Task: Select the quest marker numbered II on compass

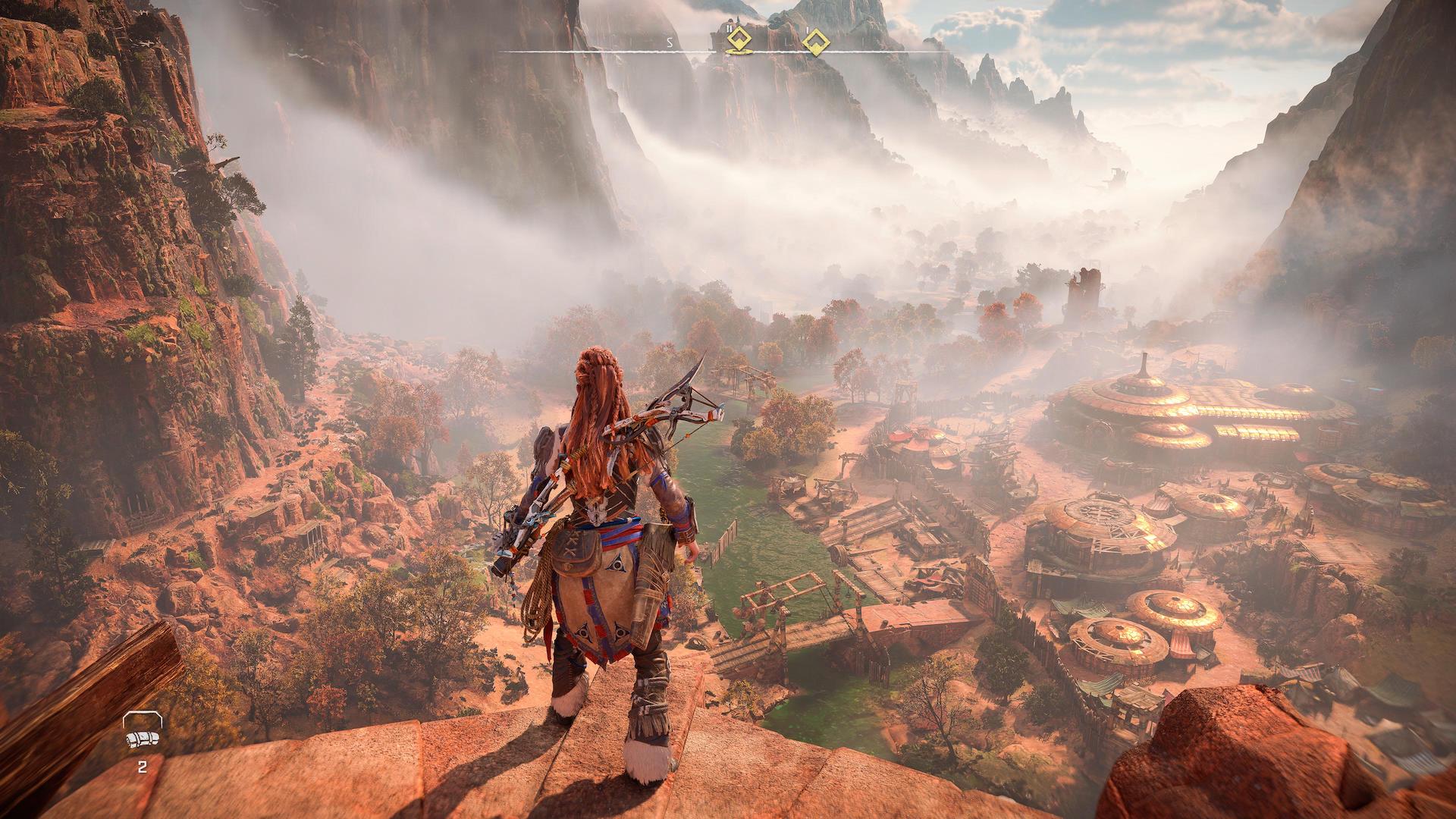Action: point(738,41)
